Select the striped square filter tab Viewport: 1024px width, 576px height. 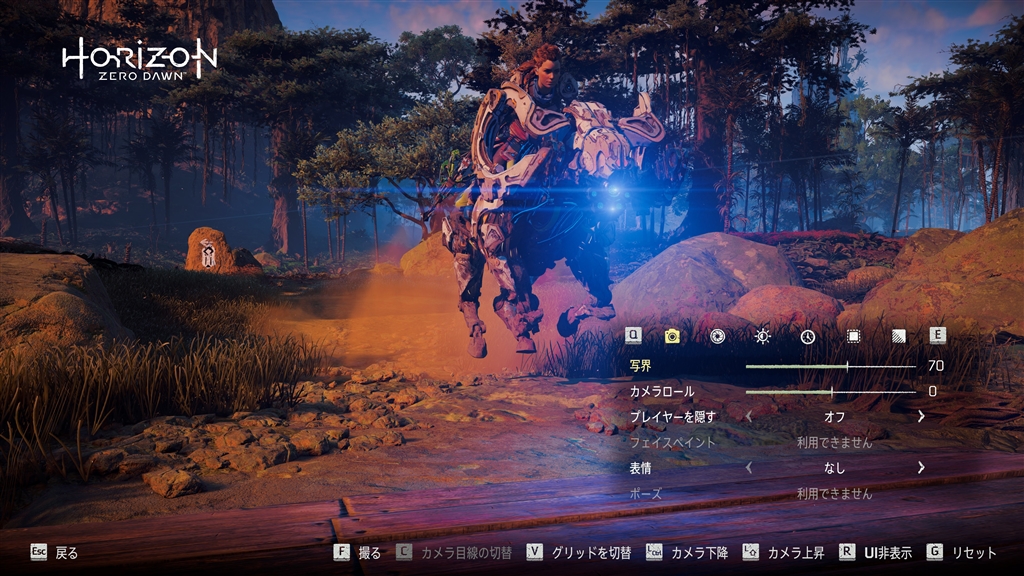897,336
